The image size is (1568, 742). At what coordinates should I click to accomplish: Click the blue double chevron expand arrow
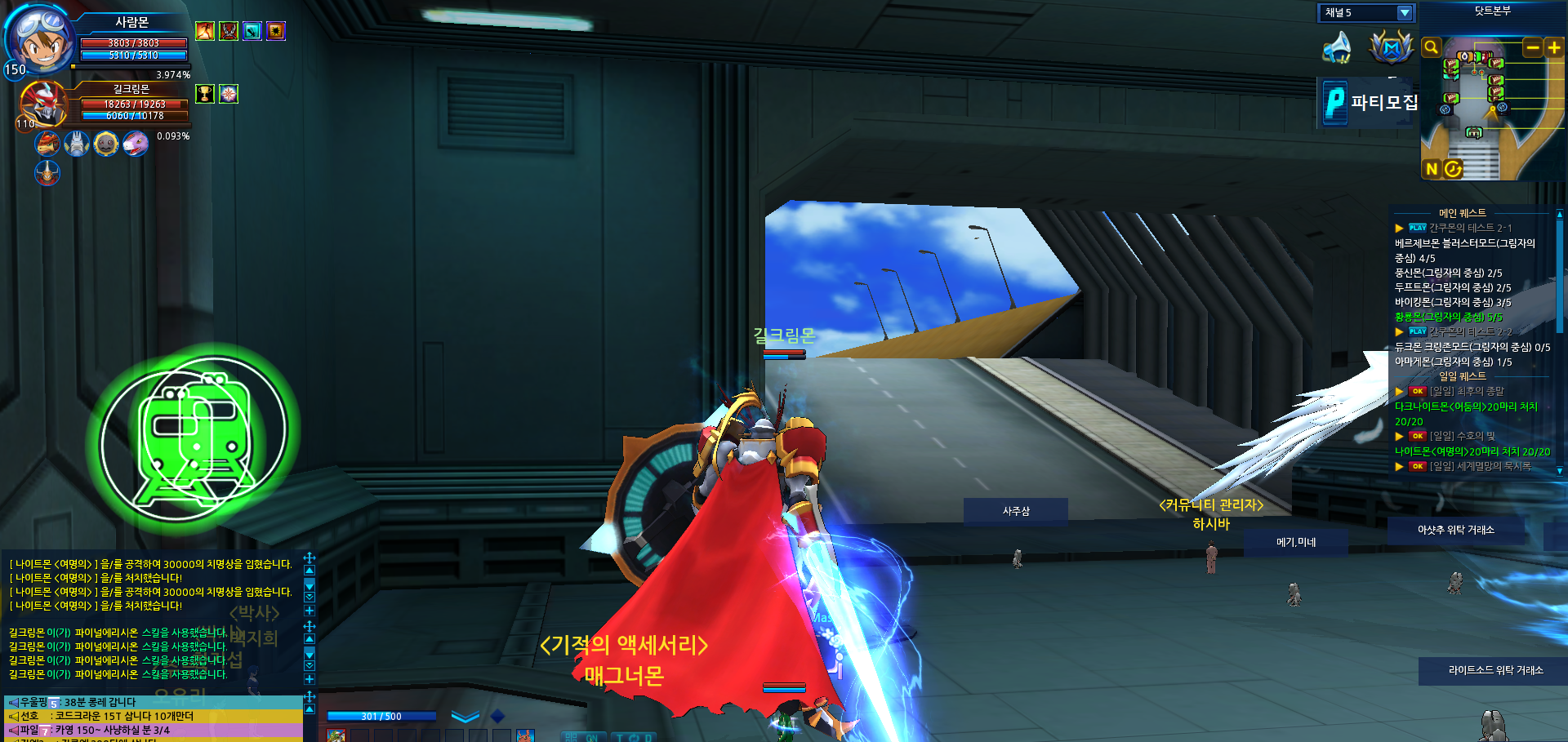(465, 717)
